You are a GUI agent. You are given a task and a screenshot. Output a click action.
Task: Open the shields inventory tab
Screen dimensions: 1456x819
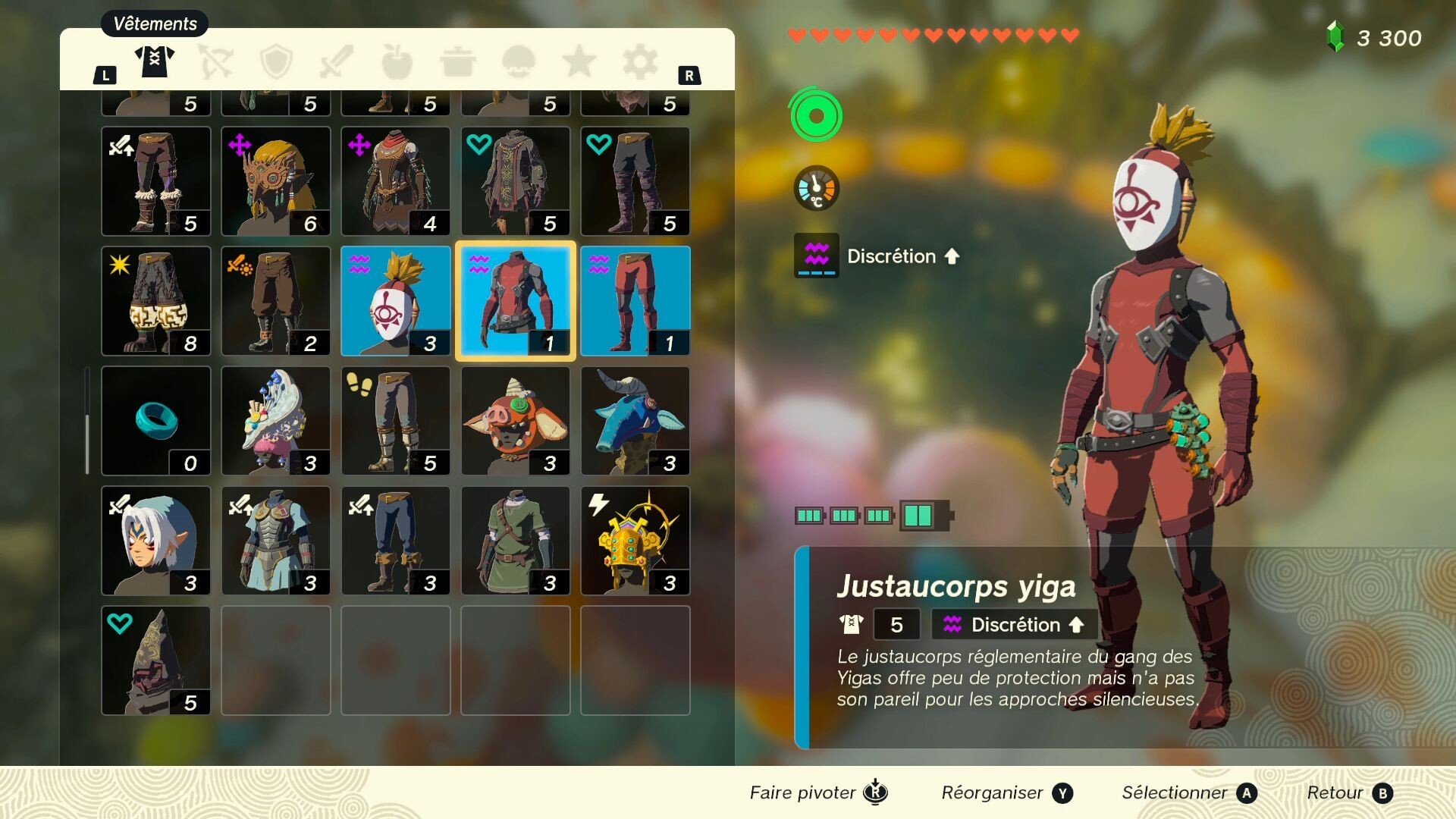(x=275, y=62)
